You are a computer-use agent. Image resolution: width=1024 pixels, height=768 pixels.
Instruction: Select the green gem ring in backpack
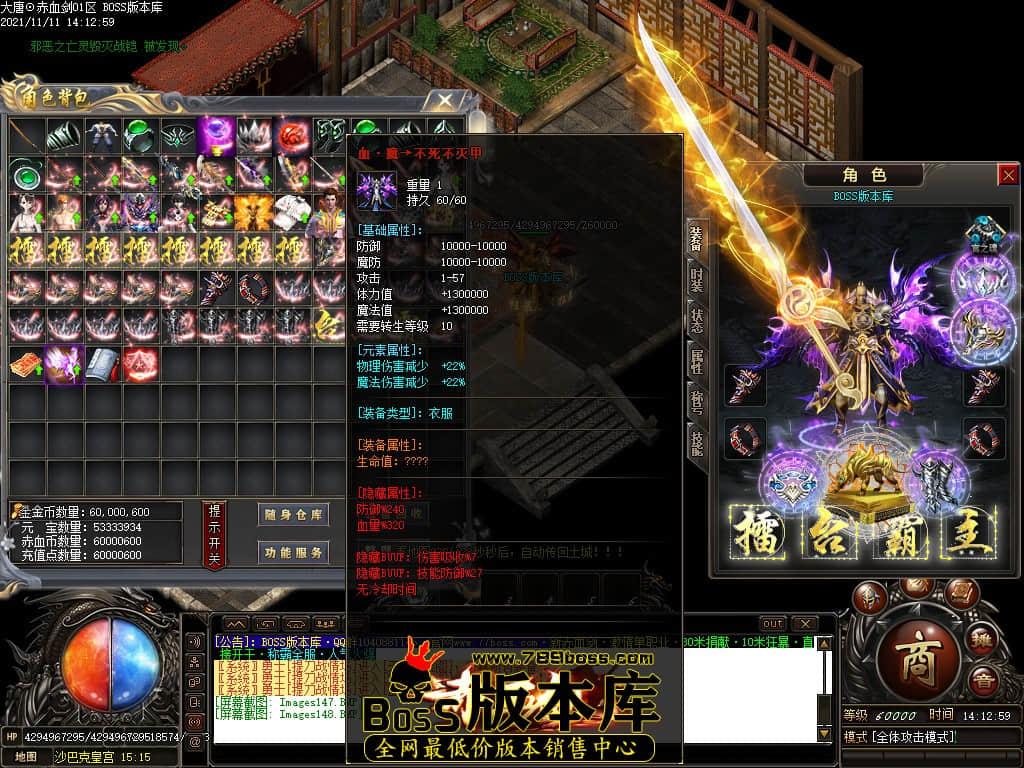coord(140,134)
